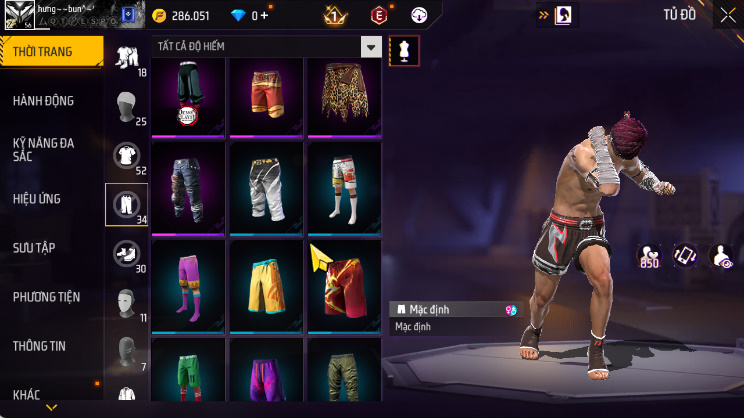Viewport: 744px width, 418px height.
Task: Open the Hành Động category
Action: 43,101
